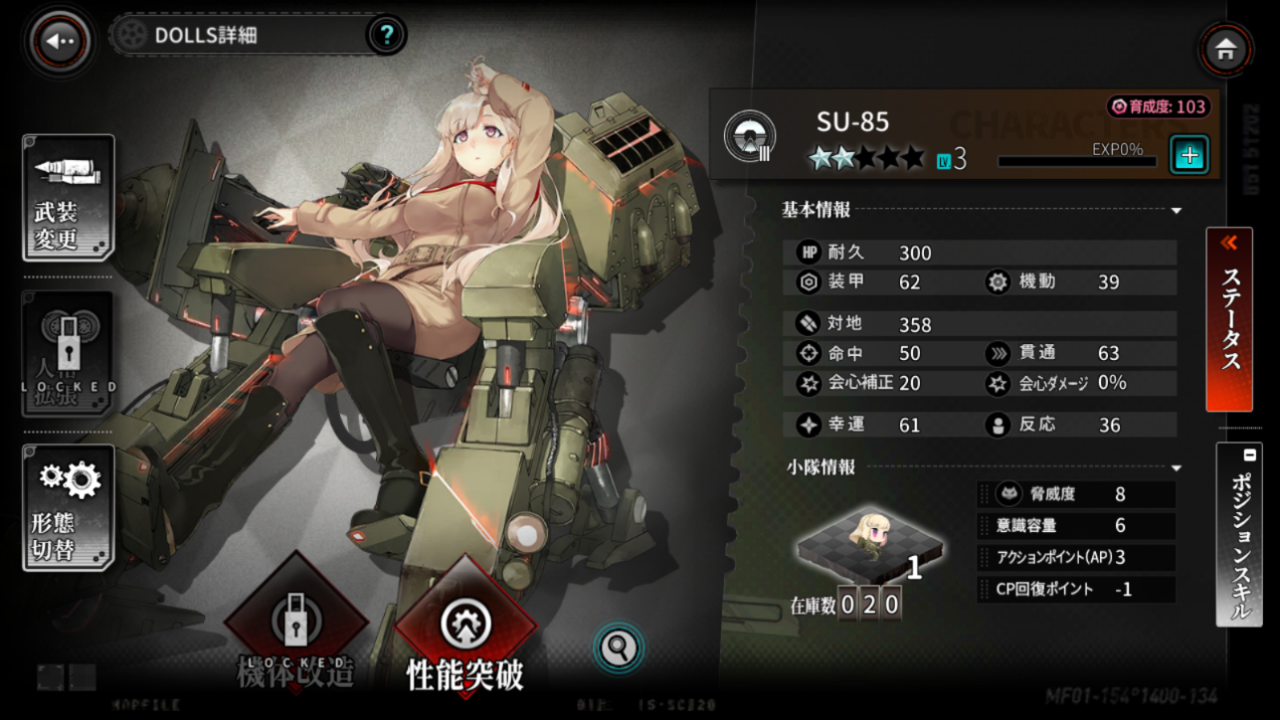Collapse the 基本情報 section arrow
The height and width of the screenshot is (720, 1280).
click(1176, 211)
